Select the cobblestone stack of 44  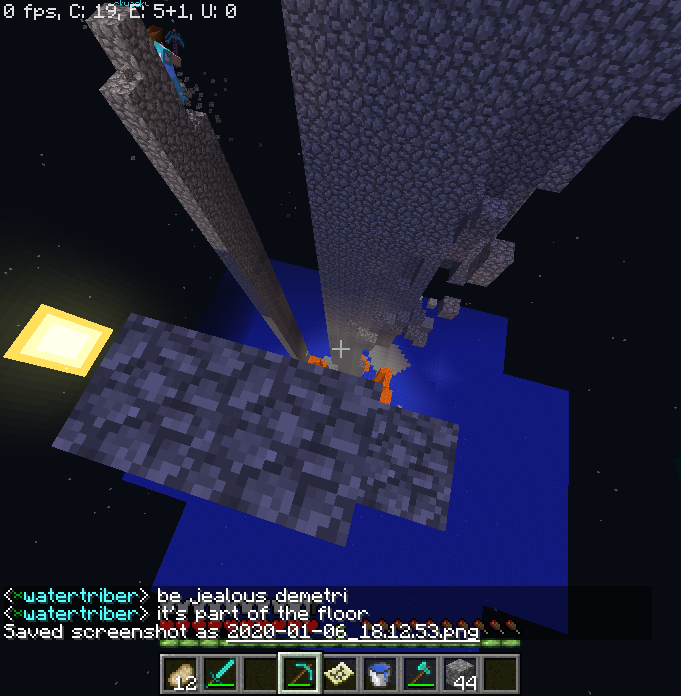tap(460, 674)
